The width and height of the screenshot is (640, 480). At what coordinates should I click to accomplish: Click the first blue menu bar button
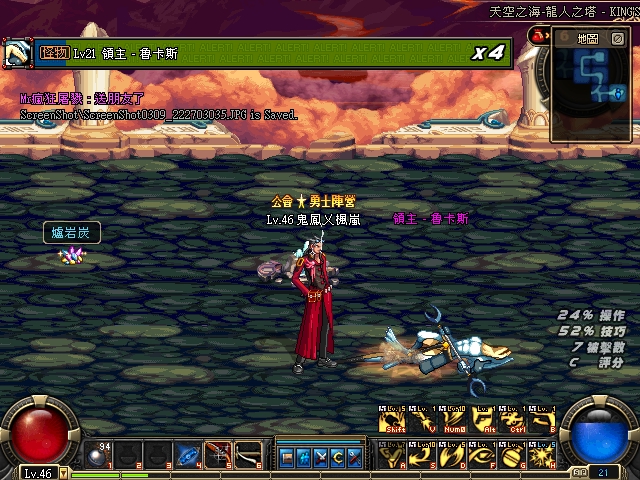tap(287, 457)
